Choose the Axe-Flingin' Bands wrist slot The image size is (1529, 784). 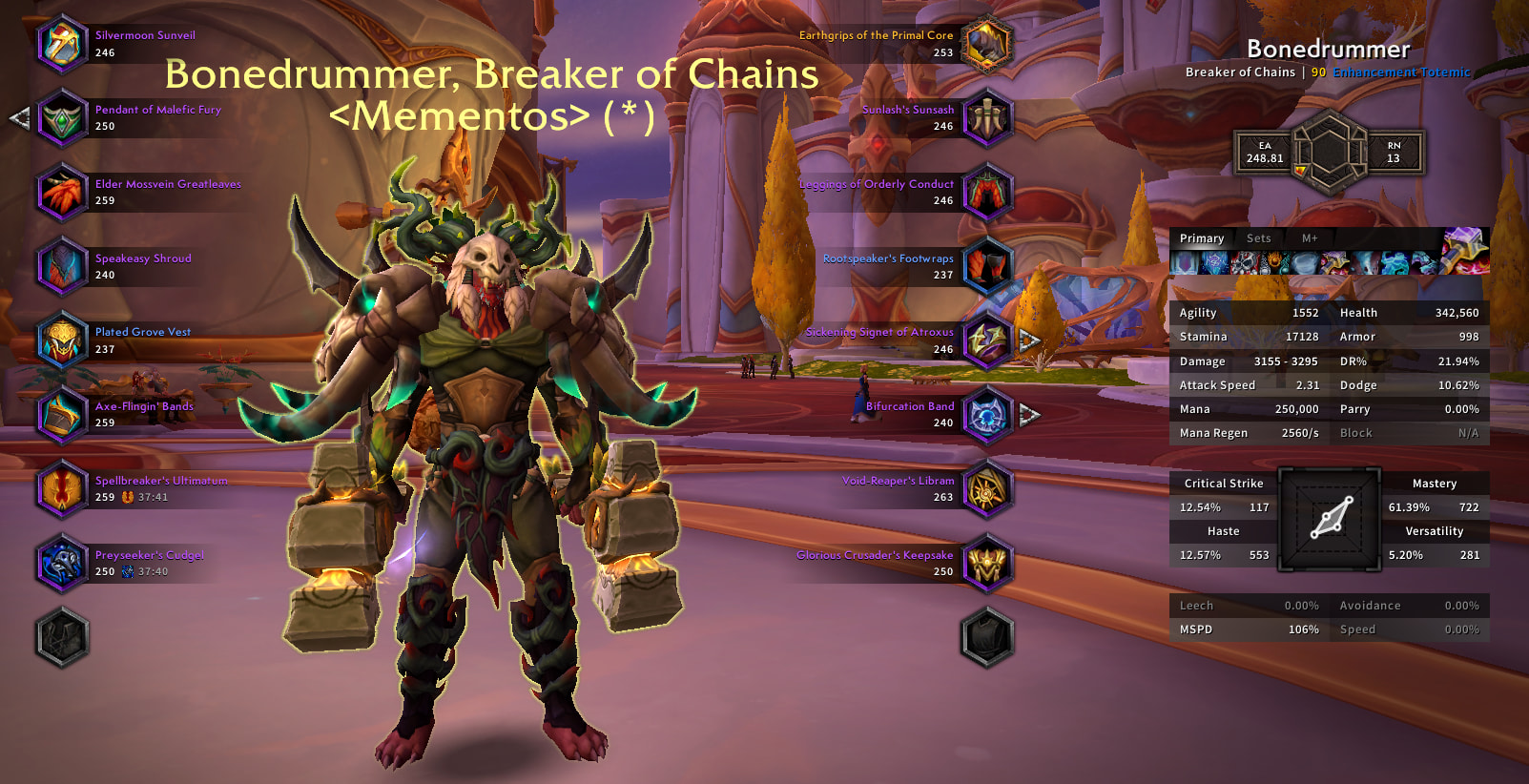click(x=62, y=414)
